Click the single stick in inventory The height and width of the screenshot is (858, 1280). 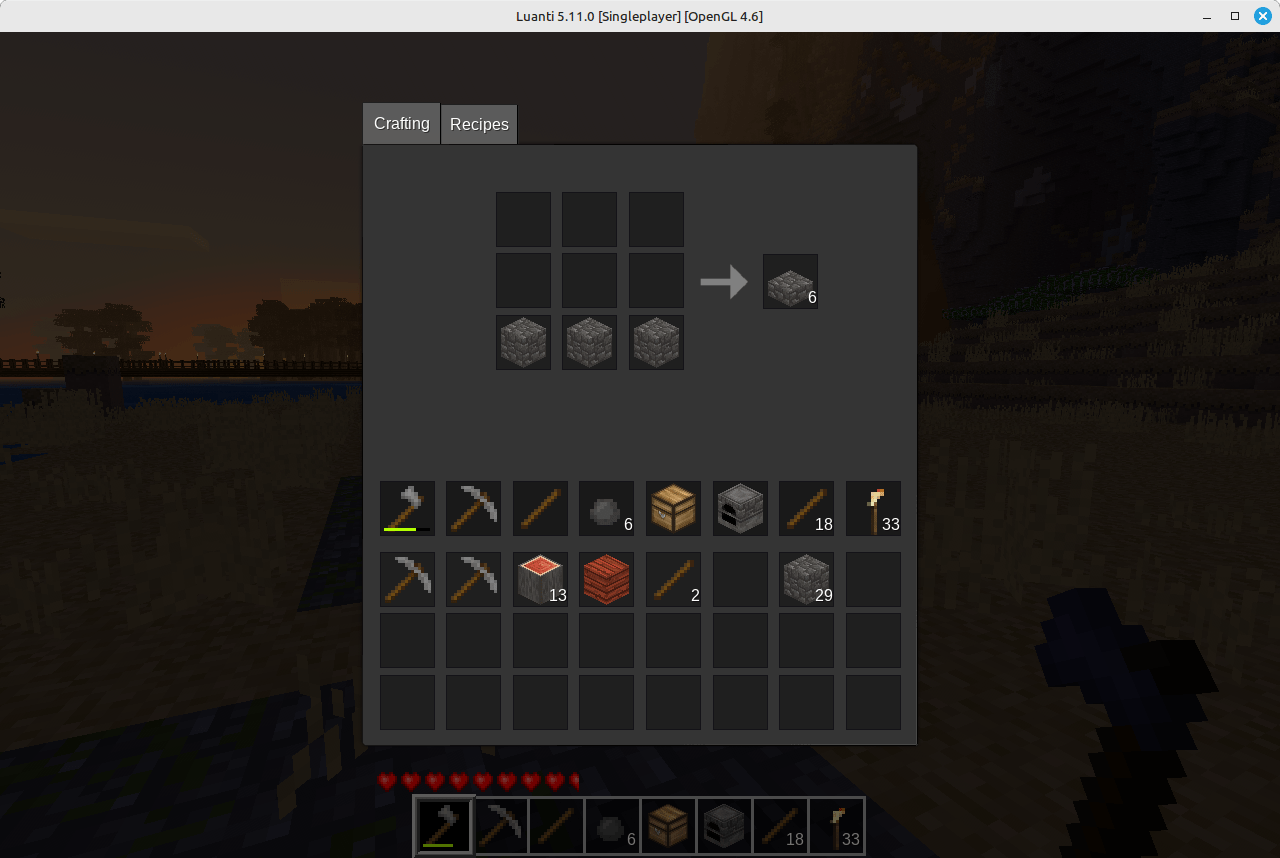point(540,508)
